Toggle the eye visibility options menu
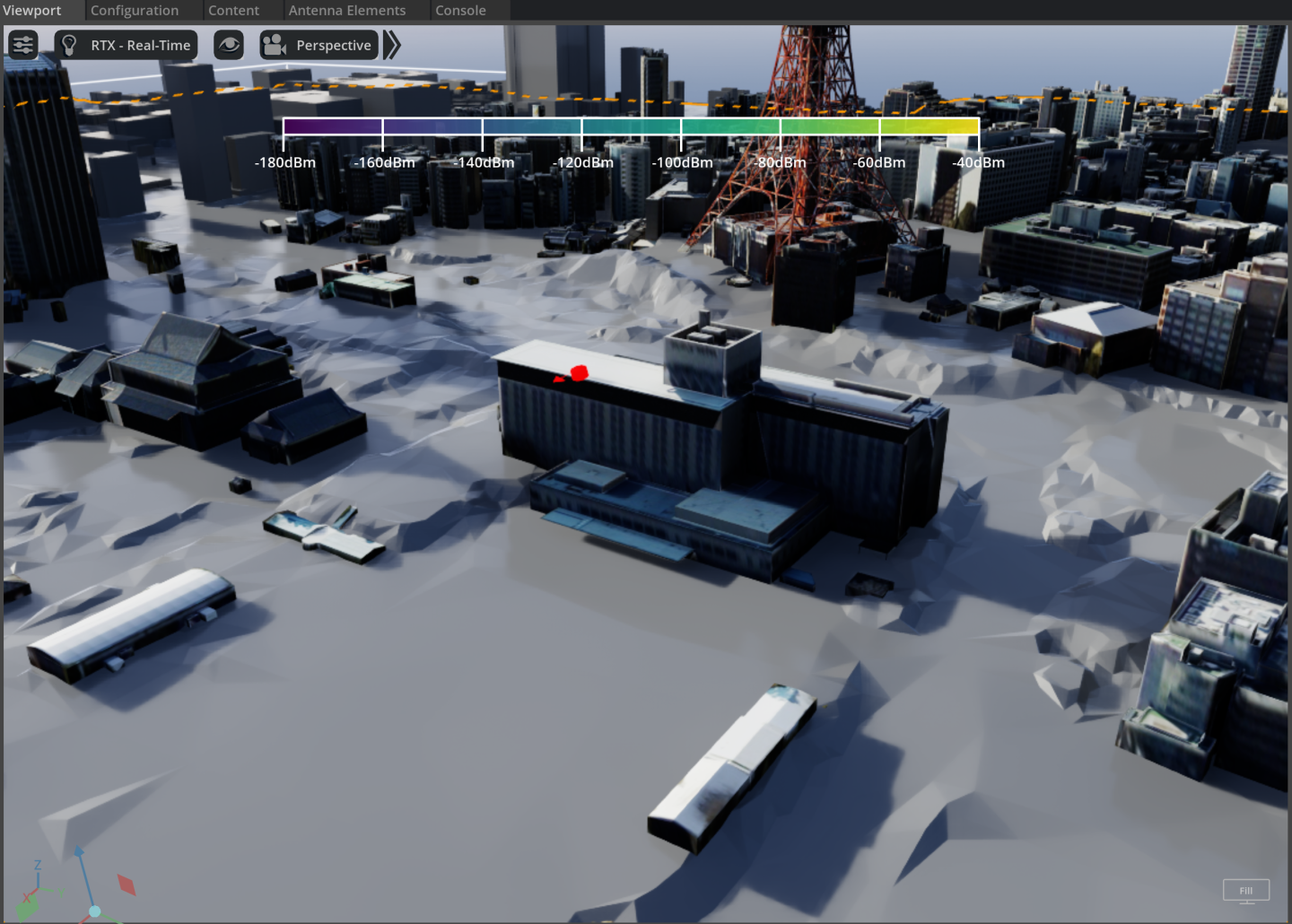Viewport: 1292px width, 924px height. point(229,45)
